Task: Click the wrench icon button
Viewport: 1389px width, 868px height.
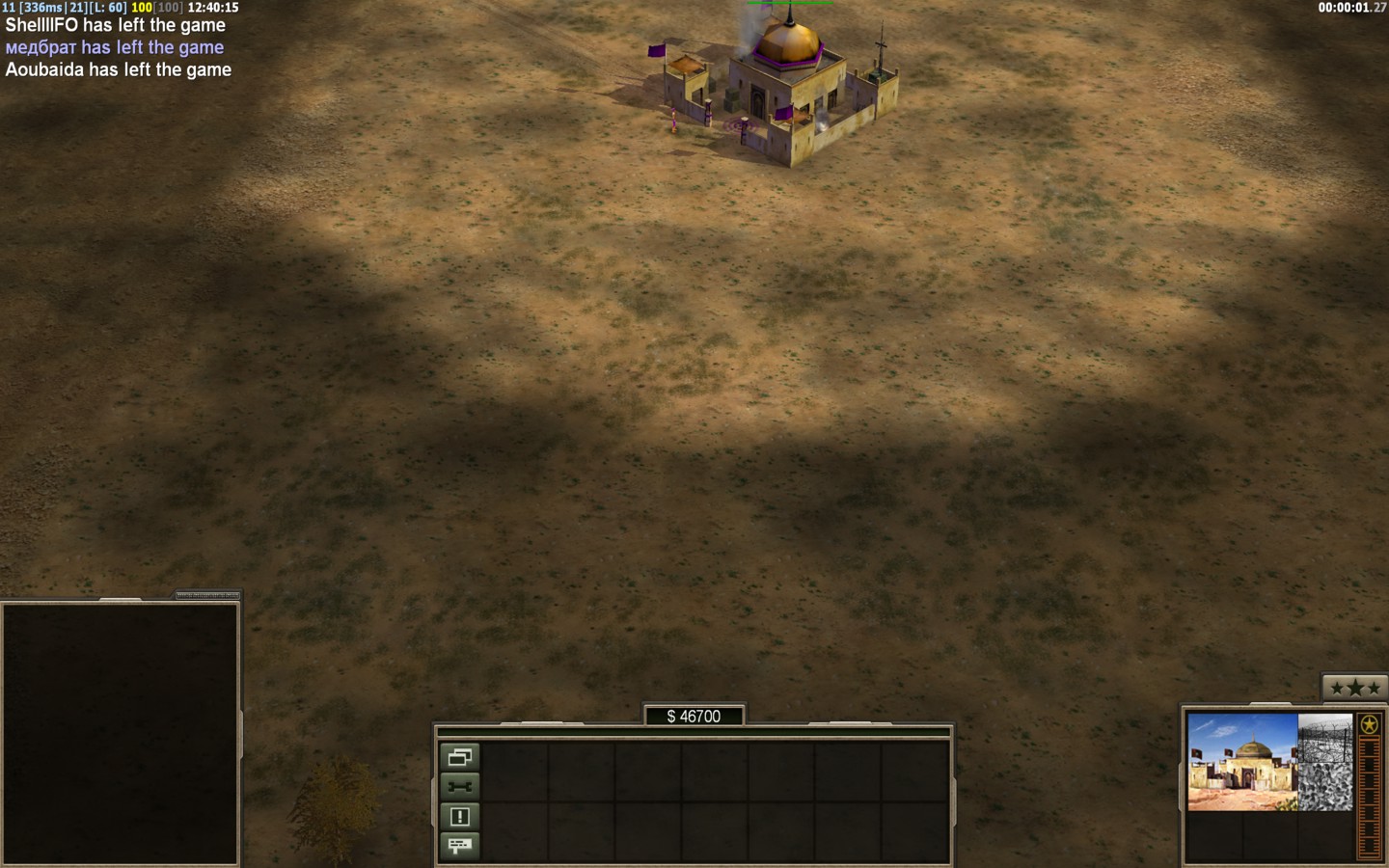Action: click(459, 787)
